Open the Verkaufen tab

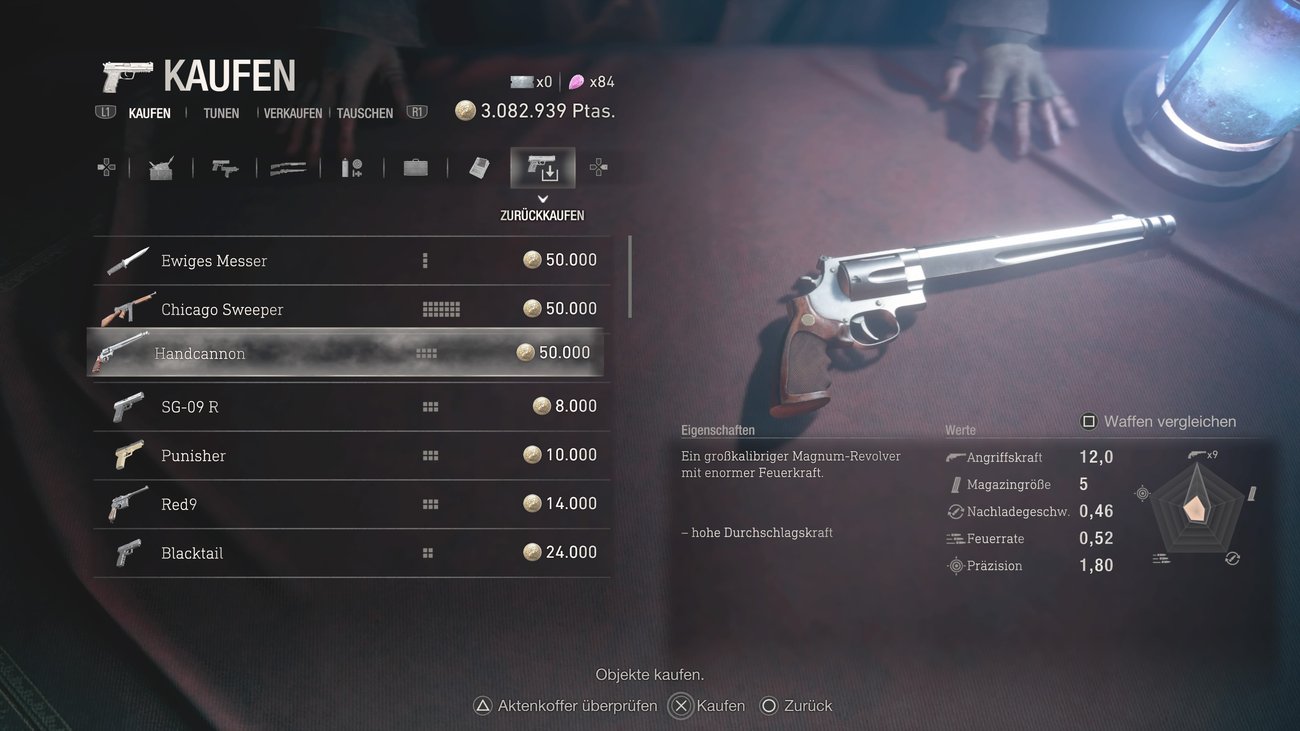293,113
